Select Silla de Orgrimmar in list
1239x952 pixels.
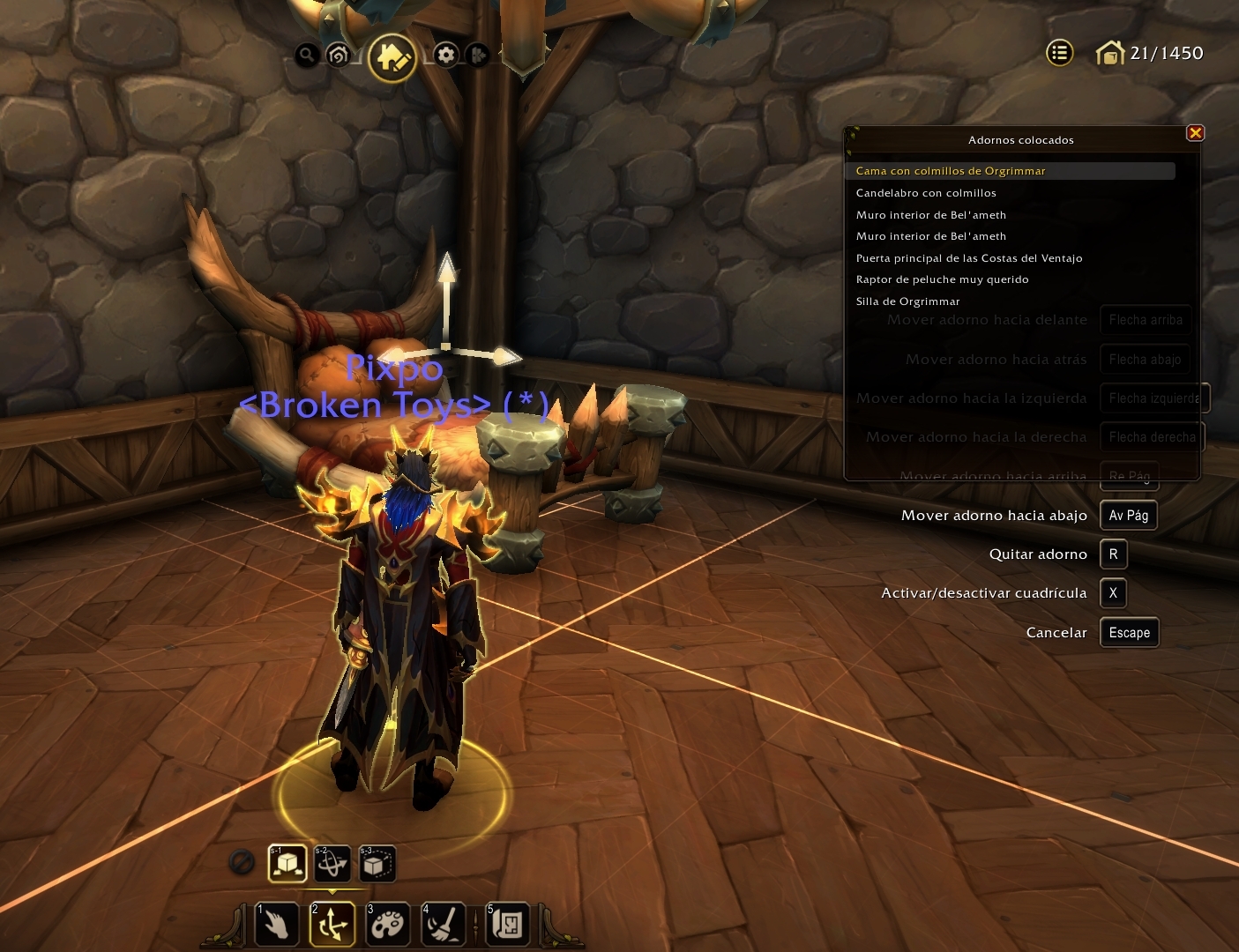(907, 301)
